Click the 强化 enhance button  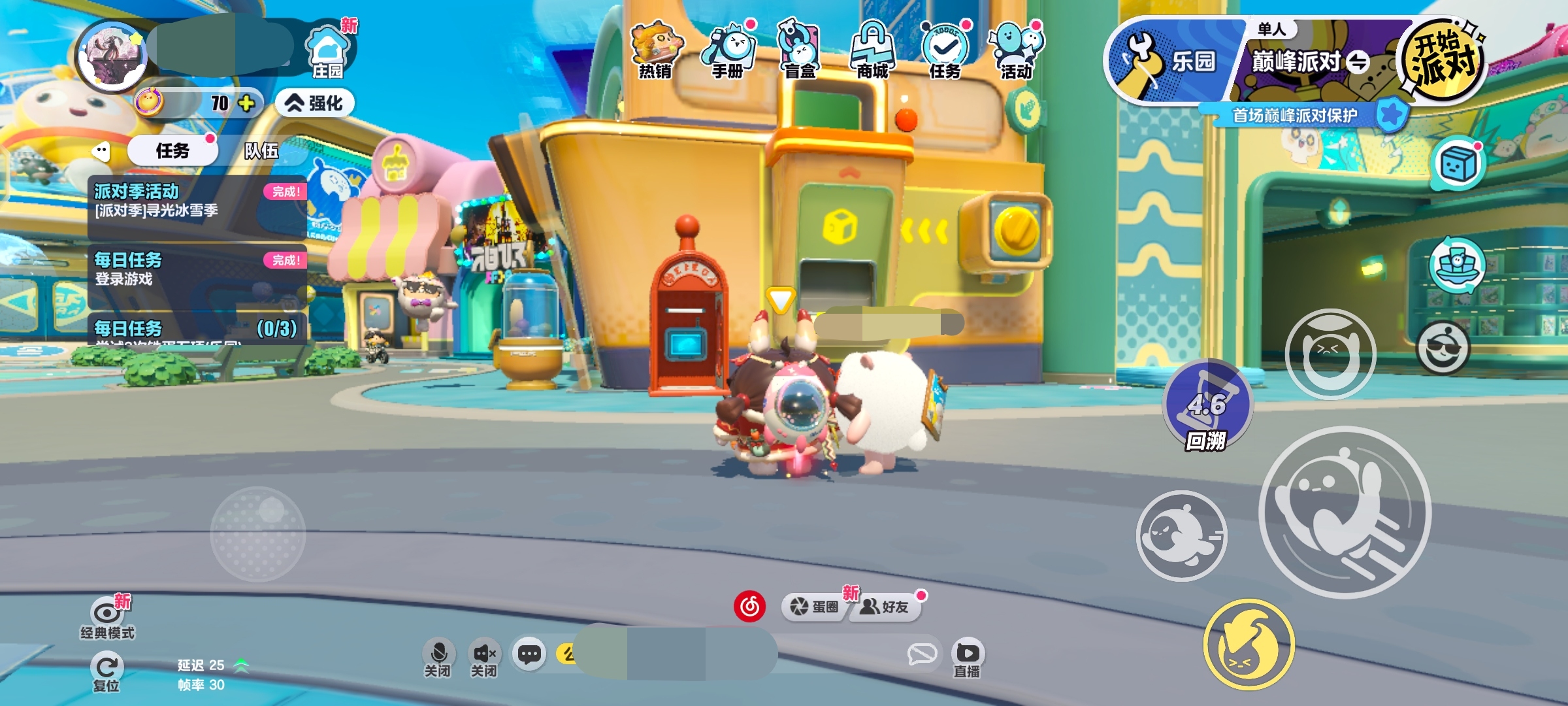[316, 103]
